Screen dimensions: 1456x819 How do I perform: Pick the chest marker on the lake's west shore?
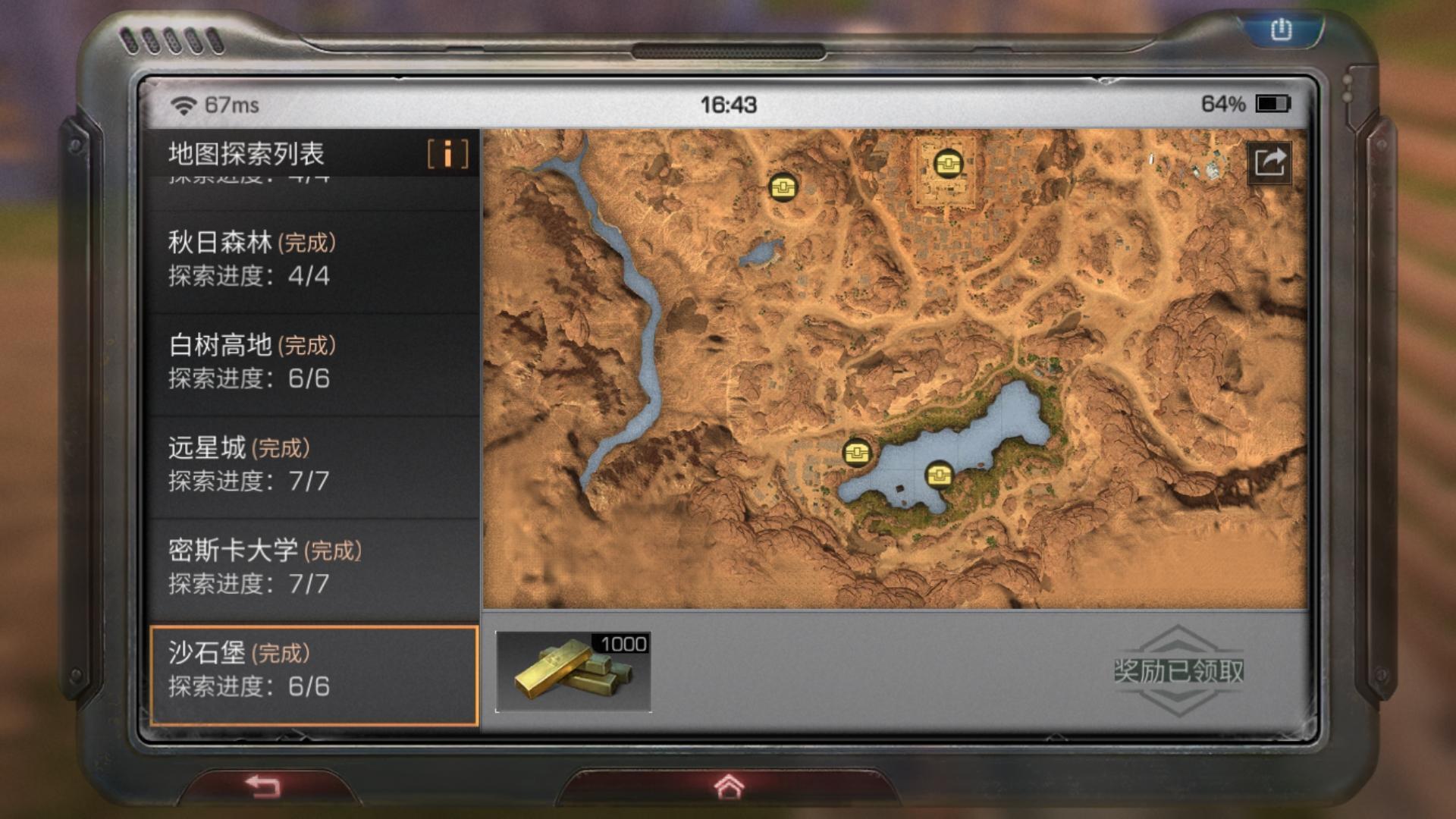(857, 453)
